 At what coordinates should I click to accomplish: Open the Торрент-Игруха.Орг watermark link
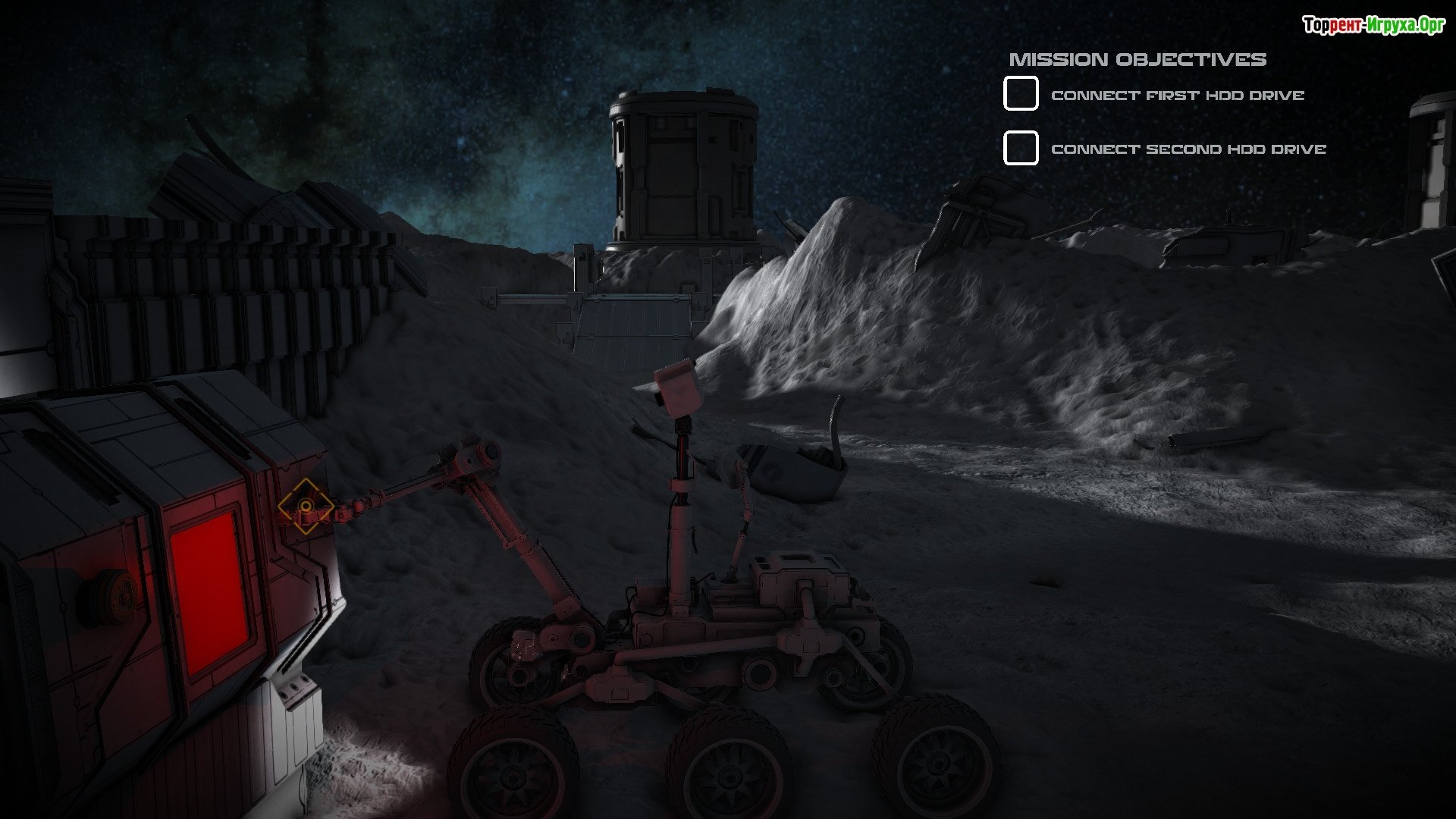1373,25
